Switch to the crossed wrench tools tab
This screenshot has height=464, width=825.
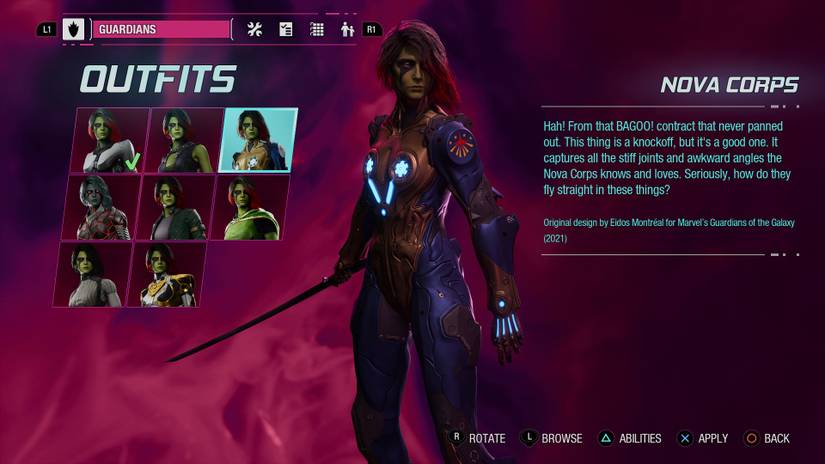tap(254, 30)
